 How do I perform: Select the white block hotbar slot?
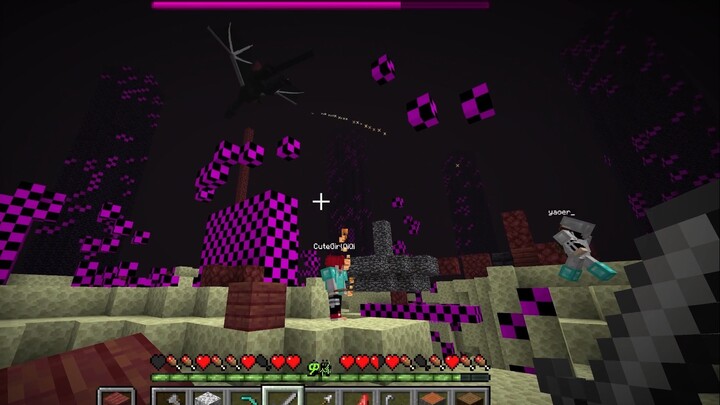tap(207, 398)
